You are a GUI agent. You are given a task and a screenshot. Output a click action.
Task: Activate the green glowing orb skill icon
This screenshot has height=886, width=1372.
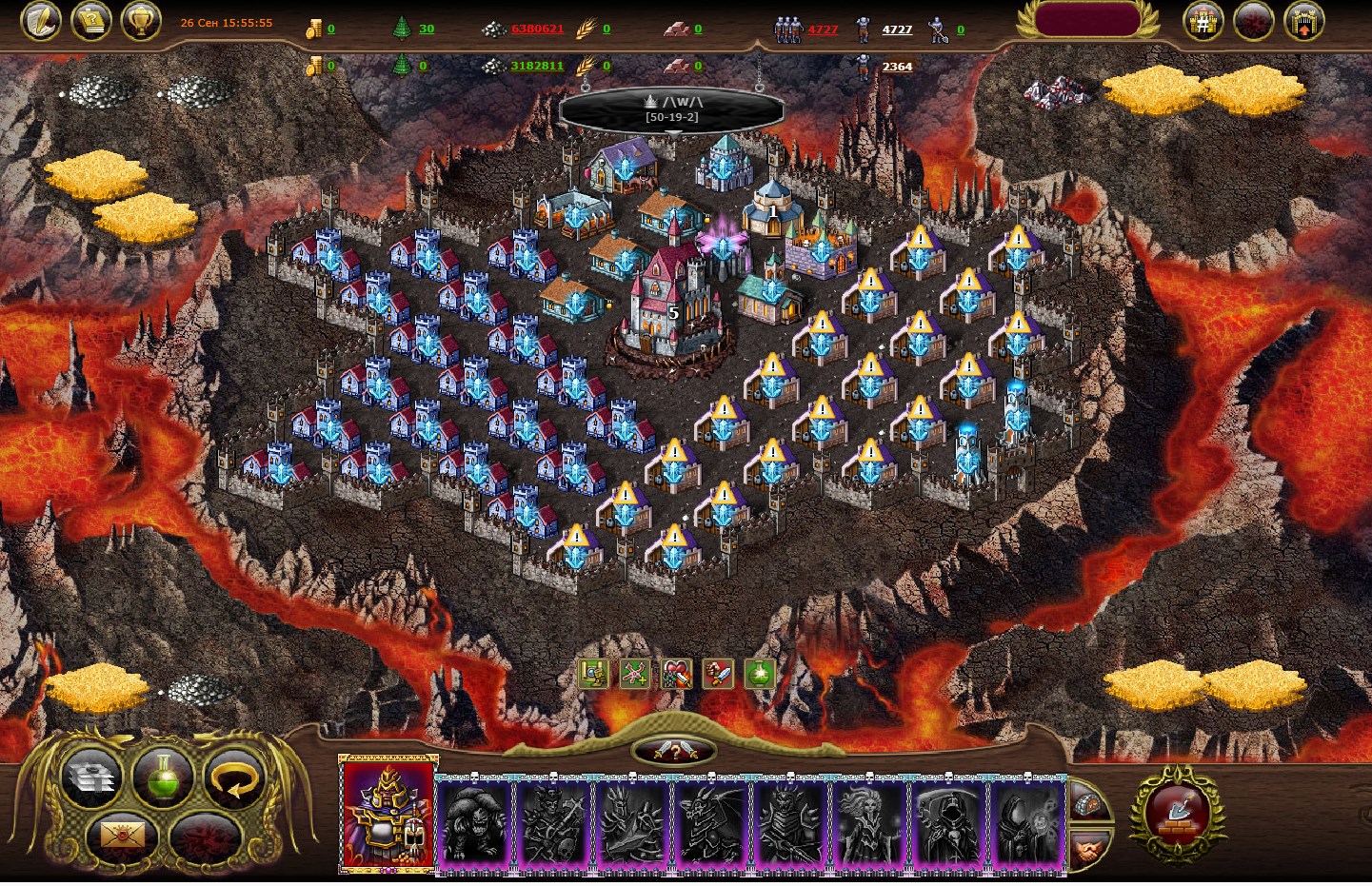[760, 674]
